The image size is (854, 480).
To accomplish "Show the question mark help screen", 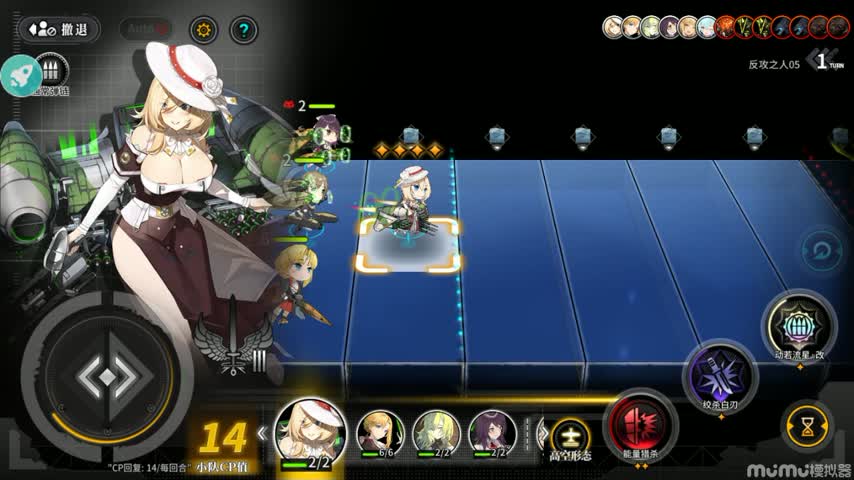I will click(x=243, y=30).
